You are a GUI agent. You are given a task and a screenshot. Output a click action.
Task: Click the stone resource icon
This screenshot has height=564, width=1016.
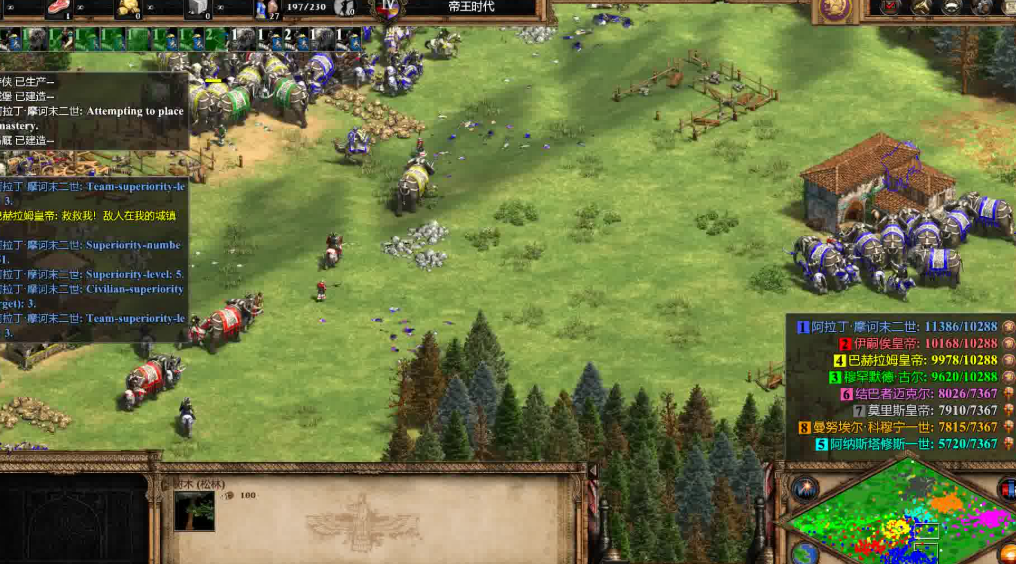[x=198, y=9]
